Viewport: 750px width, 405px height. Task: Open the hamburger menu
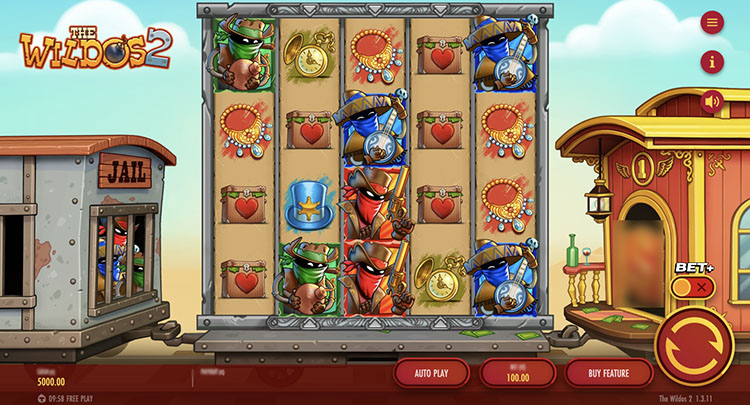pyautogui.click(x=712, y=22)
